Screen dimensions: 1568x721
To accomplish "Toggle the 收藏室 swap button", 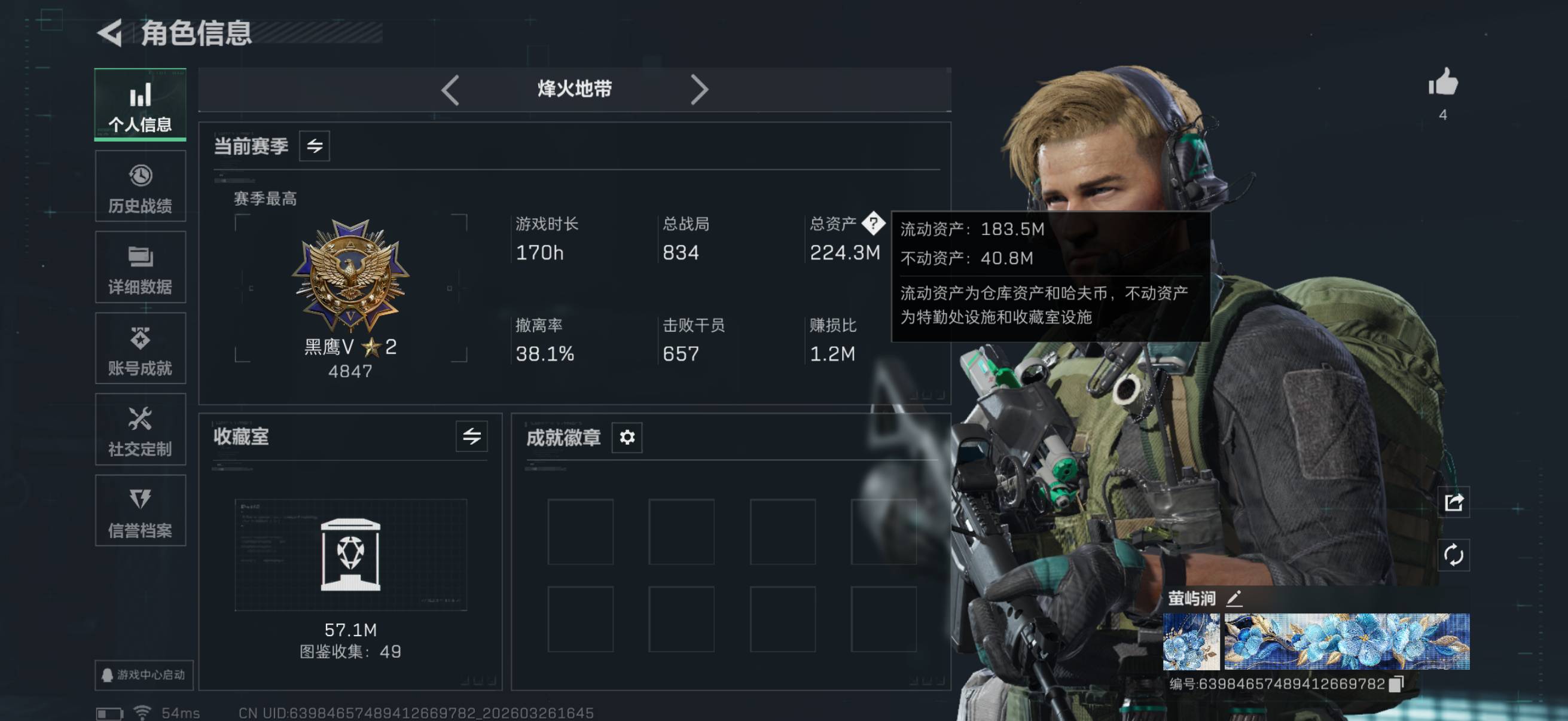I will (472, 436).
